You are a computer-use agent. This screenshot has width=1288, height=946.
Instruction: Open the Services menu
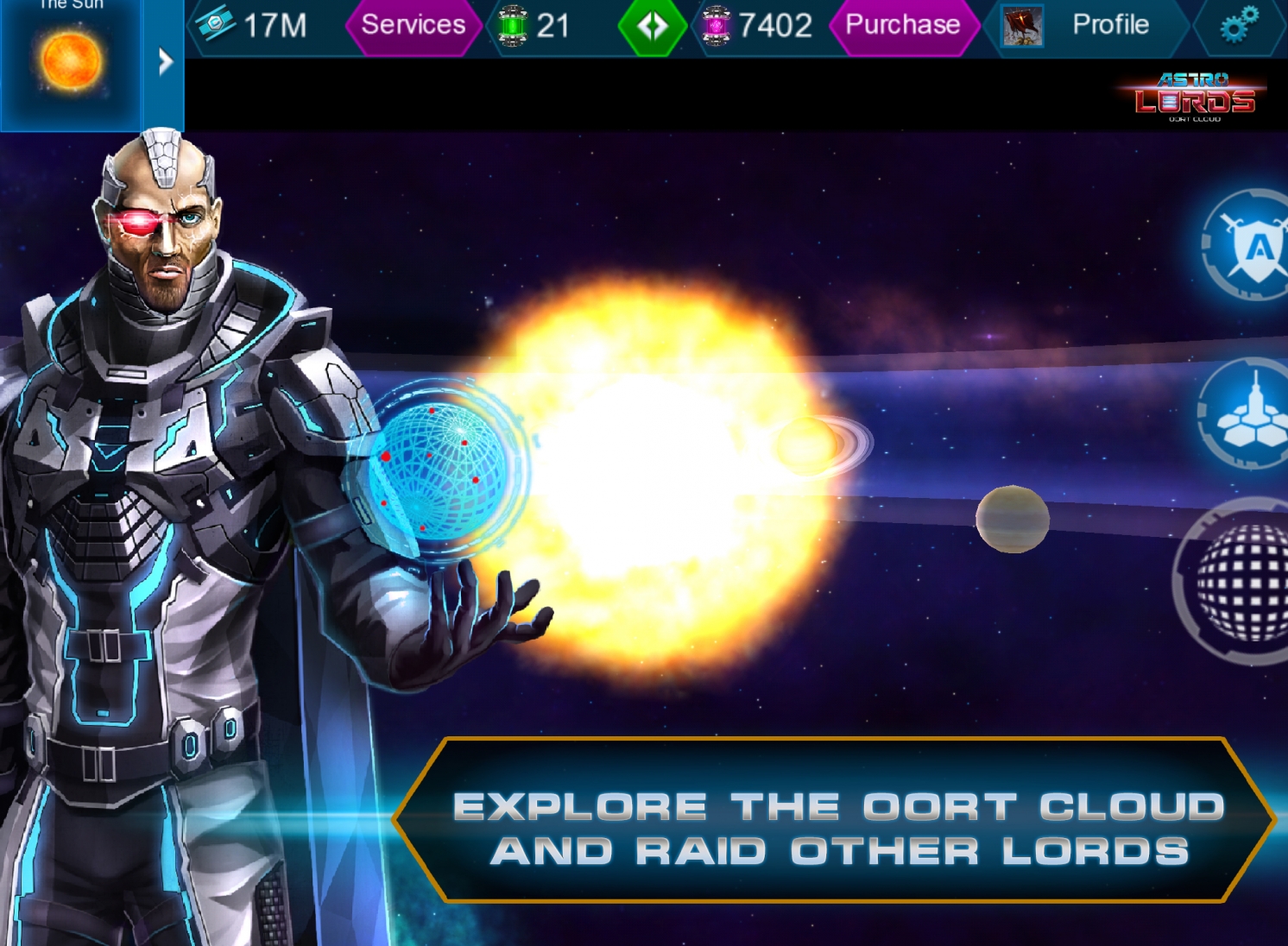click(413, 25)
